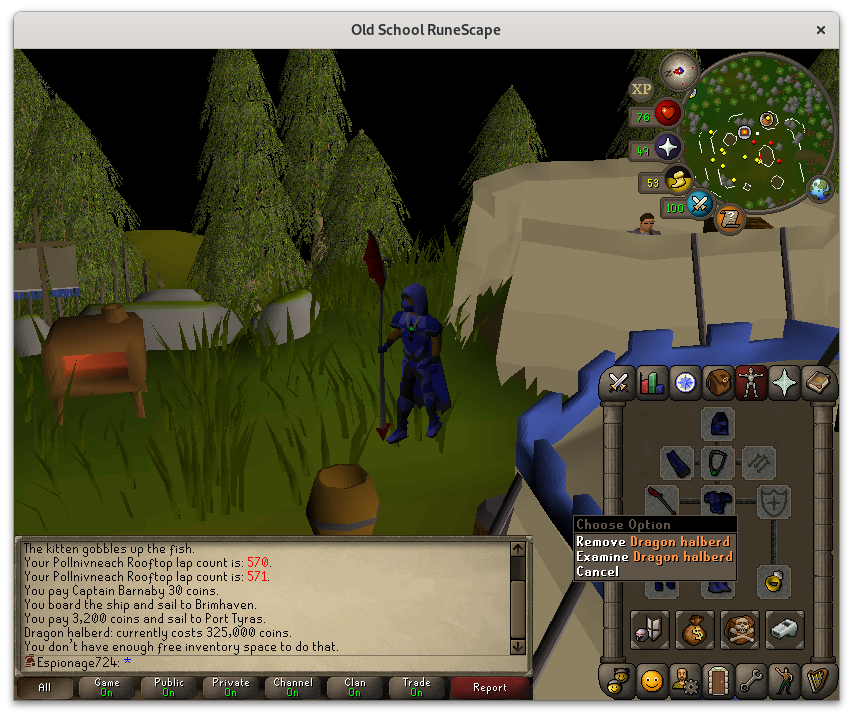Open the Combat Options tab
This screenshot has width=853, height=717.
[x=618, y=383]
